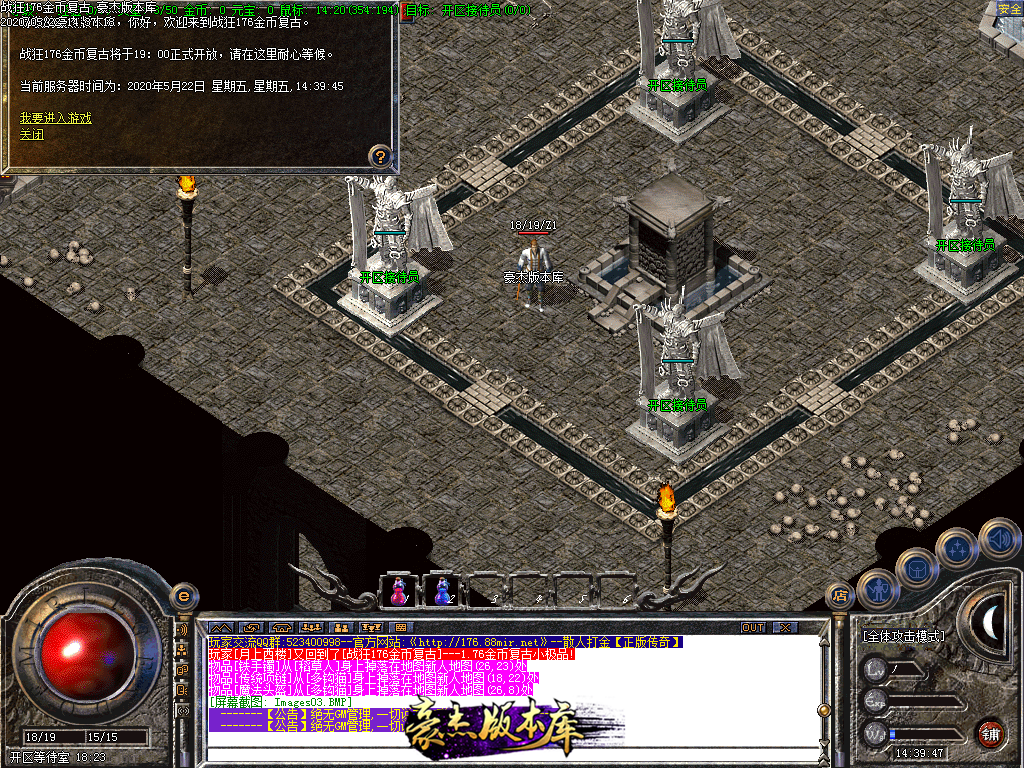The image size is (1024, 768).
Task: Open the character equipment panel icon
Action: (879, 589)
